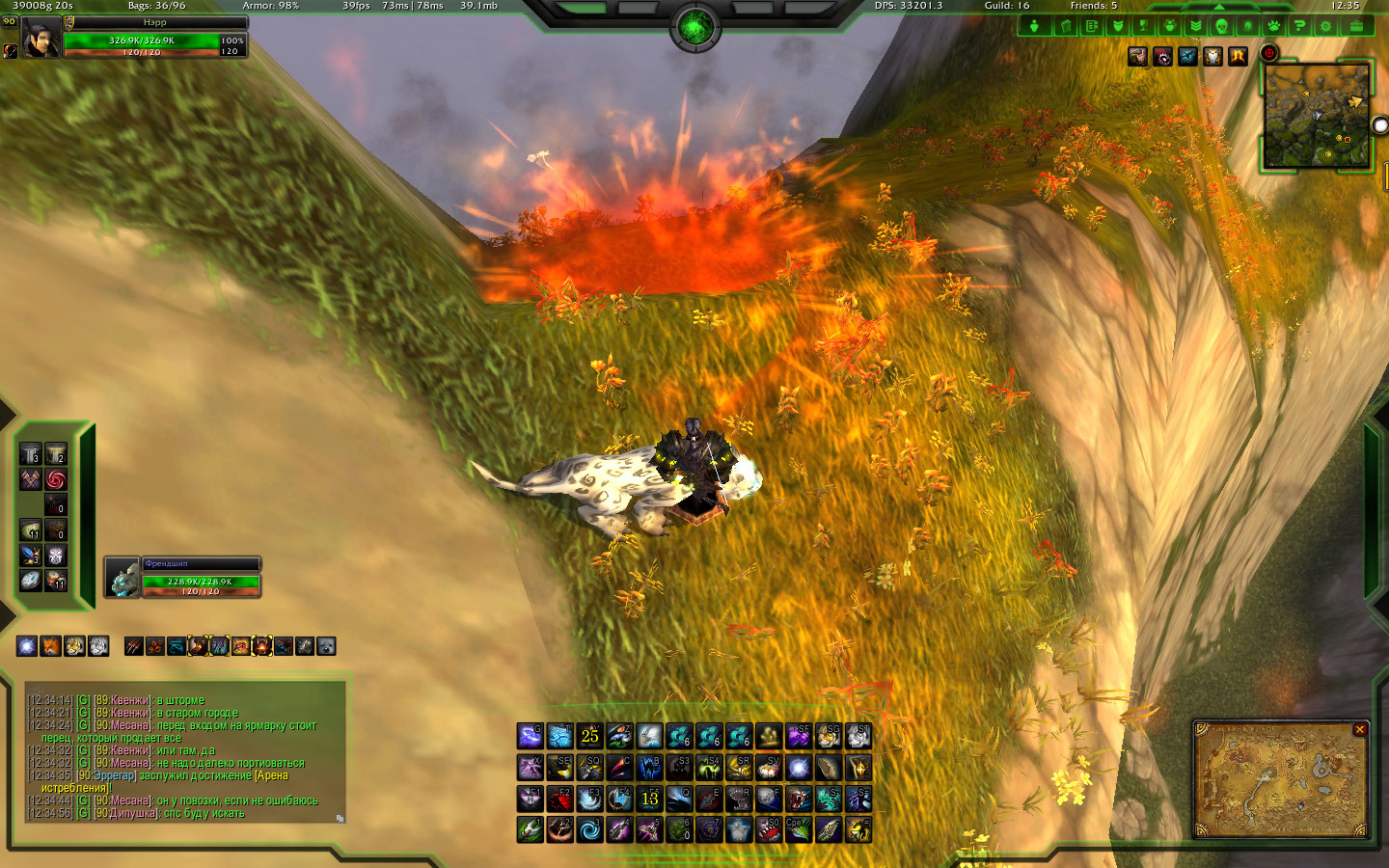Screen dimensions: 1389x868
Task: Activate the ability bound to key G
Action: tap(530, 737)
